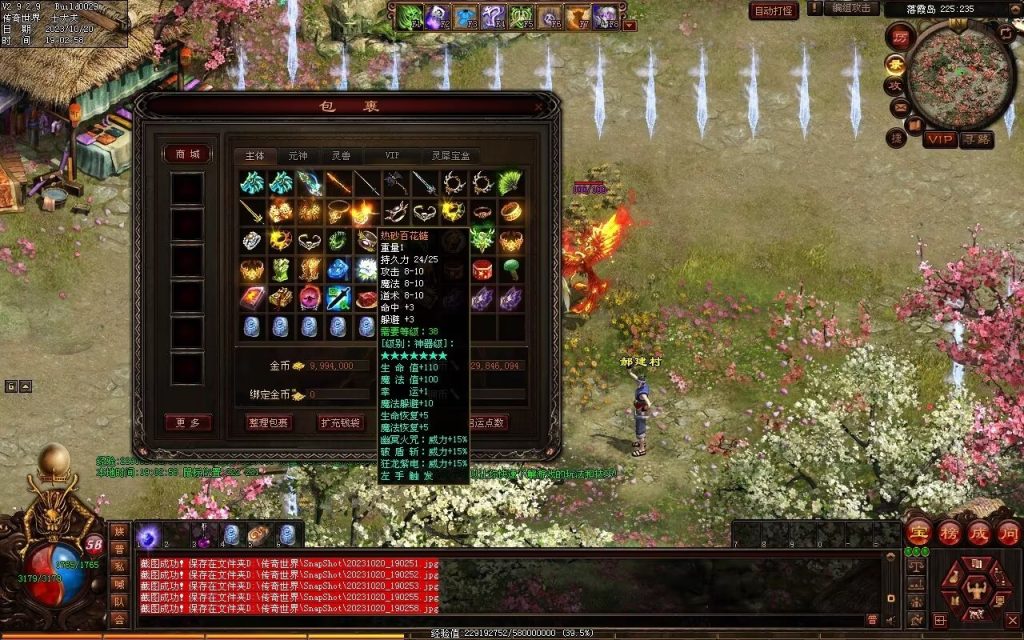
Task: Open the VIP button under minimap
Action: pos(939,139)
